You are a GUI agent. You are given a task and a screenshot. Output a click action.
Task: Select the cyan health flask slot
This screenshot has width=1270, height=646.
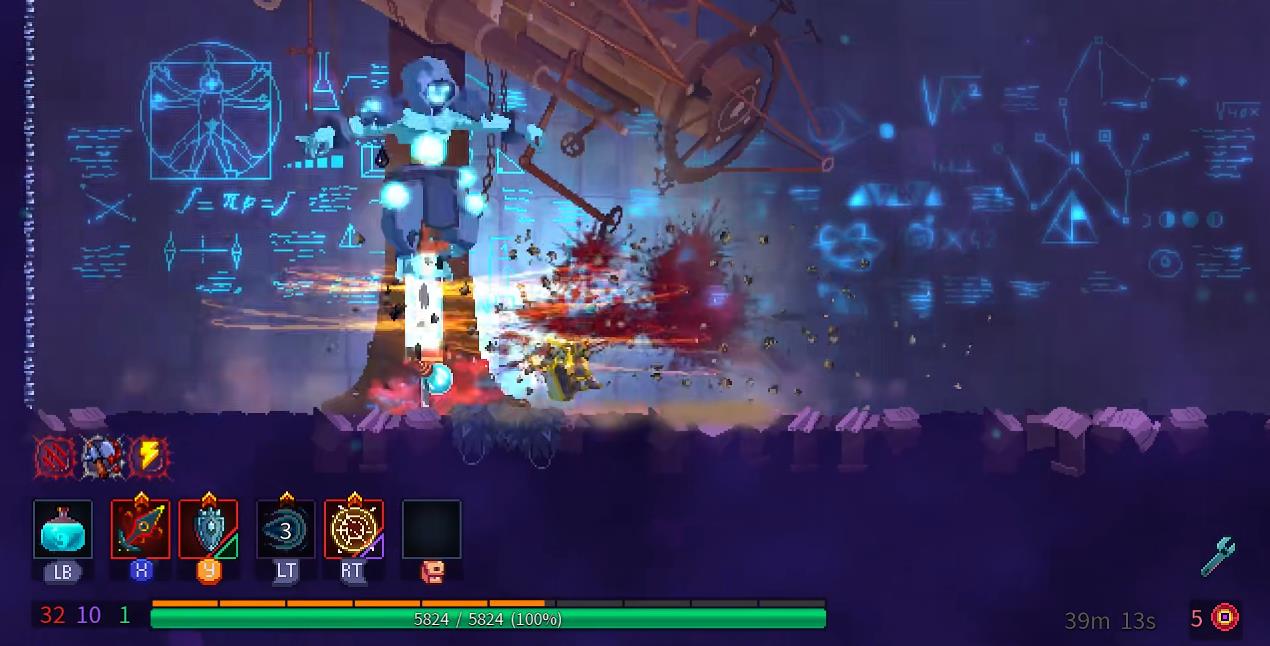coord(63,530)
